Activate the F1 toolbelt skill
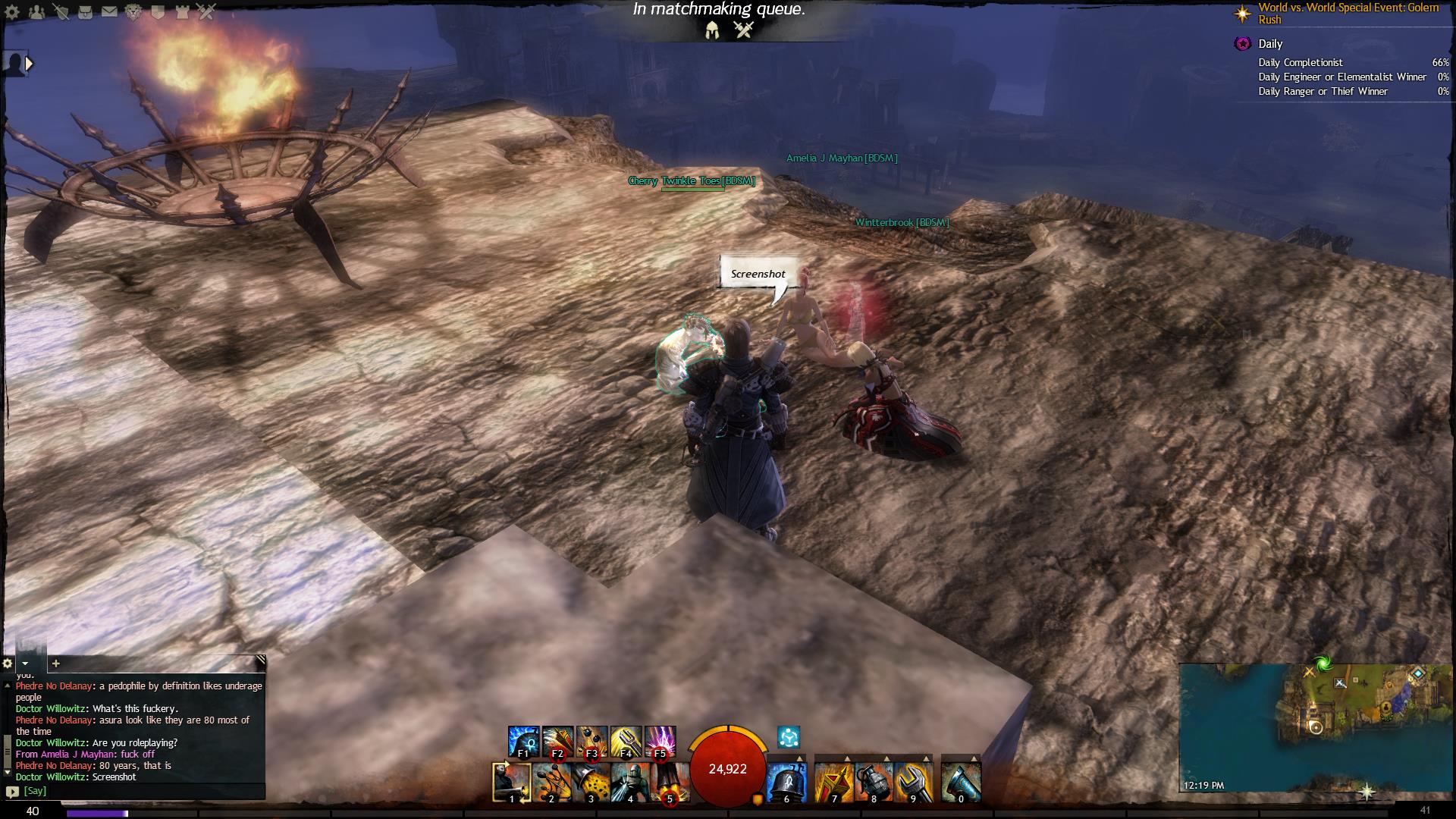 coord(523,741)
